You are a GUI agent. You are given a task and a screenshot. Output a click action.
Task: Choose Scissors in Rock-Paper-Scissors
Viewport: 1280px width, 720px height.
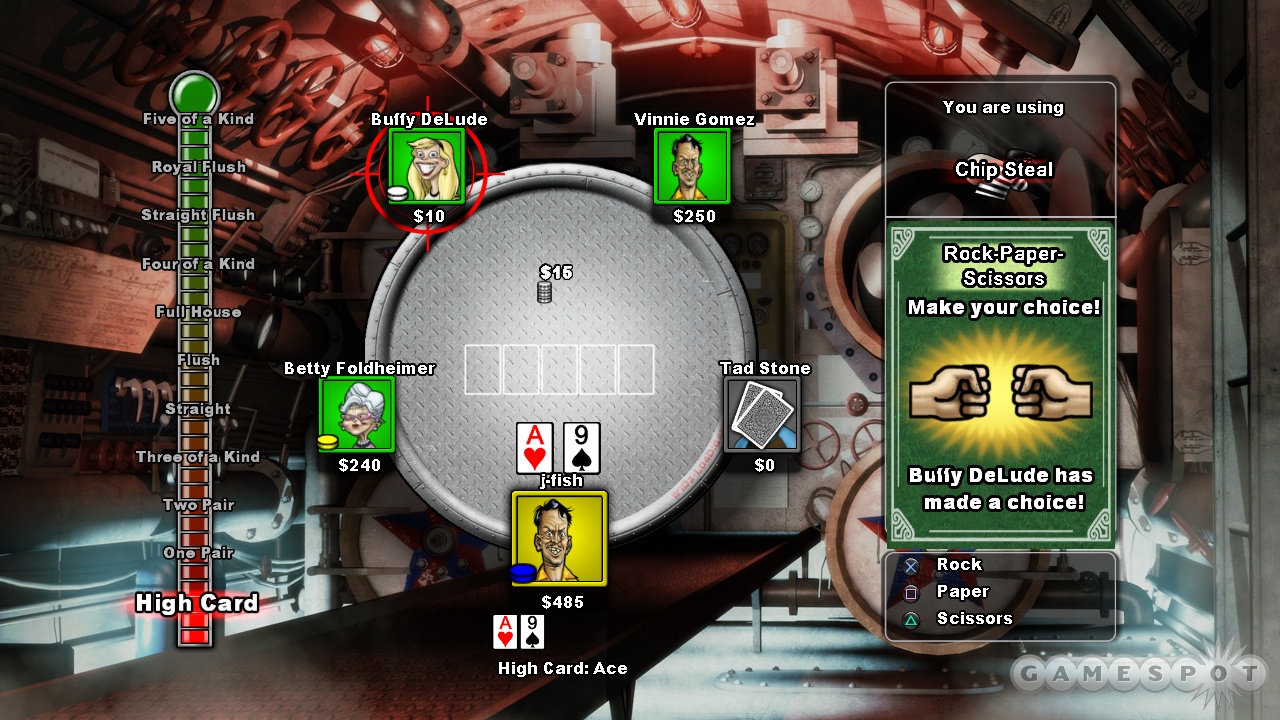pyautogui.click(x=973, y=619)
